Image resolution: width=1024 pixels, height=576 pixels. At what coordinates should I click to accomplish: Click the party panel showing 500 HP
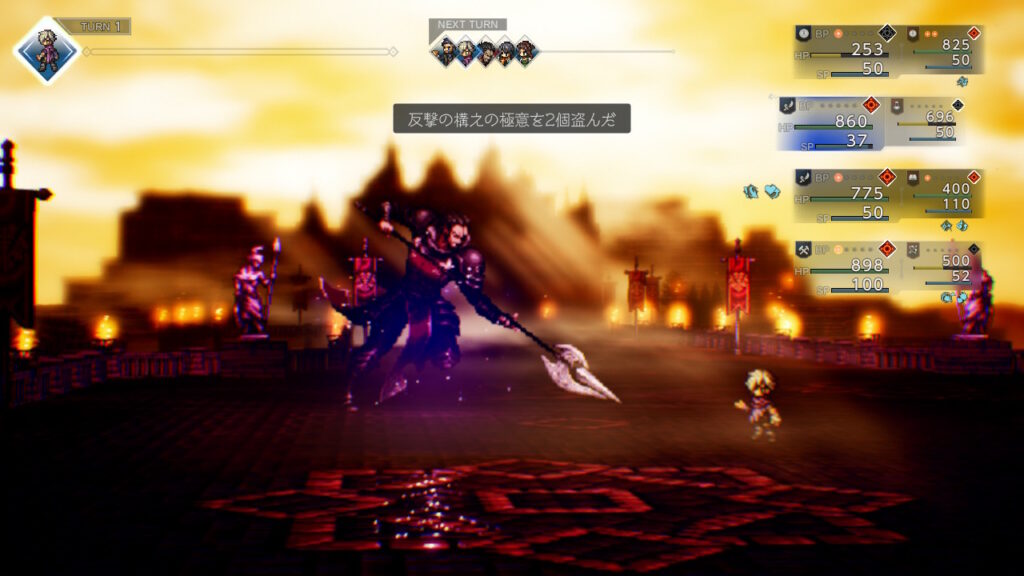click(x=944, y=267)
